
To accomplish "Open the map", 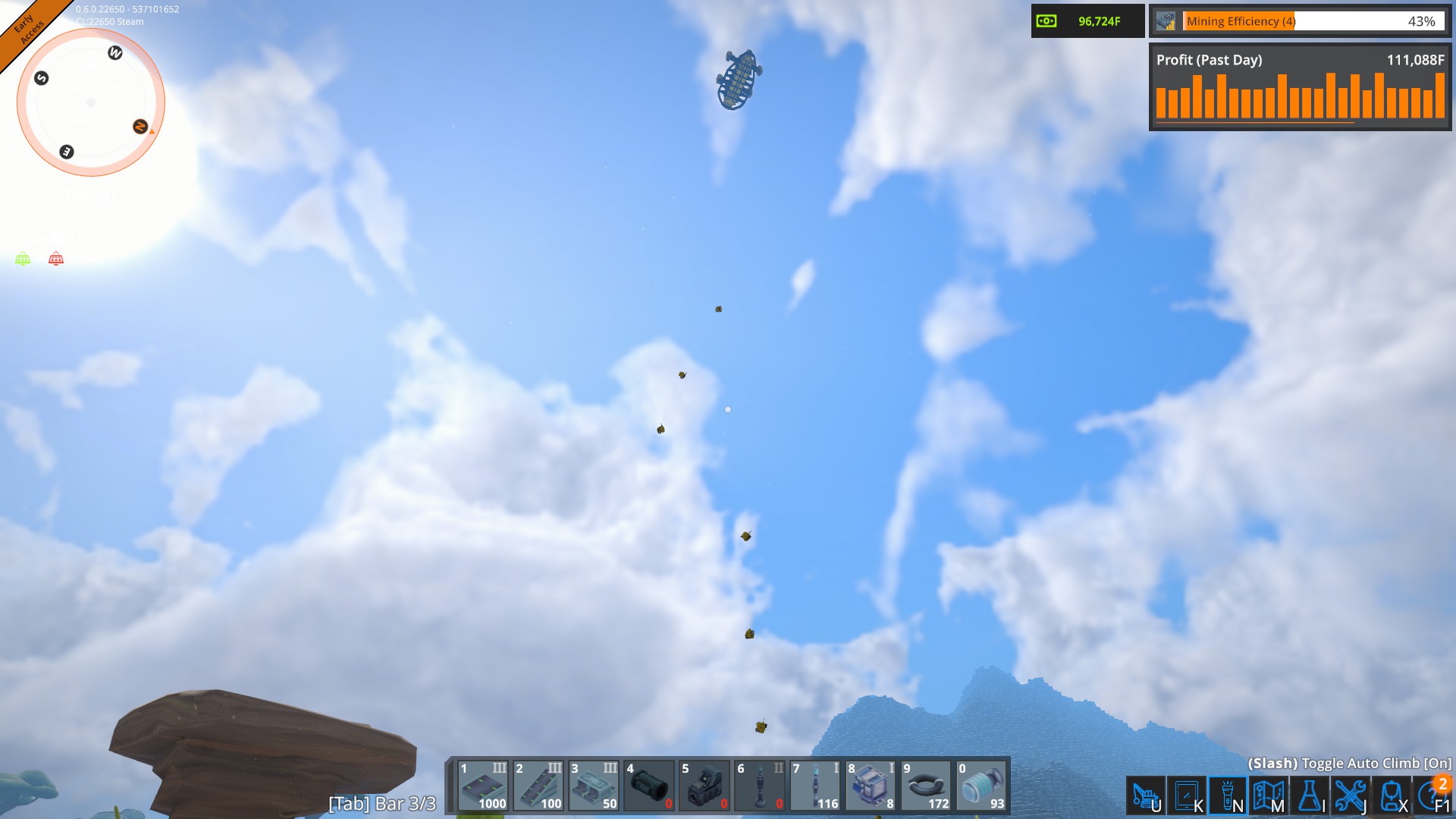I will [x=1268, y=796].
